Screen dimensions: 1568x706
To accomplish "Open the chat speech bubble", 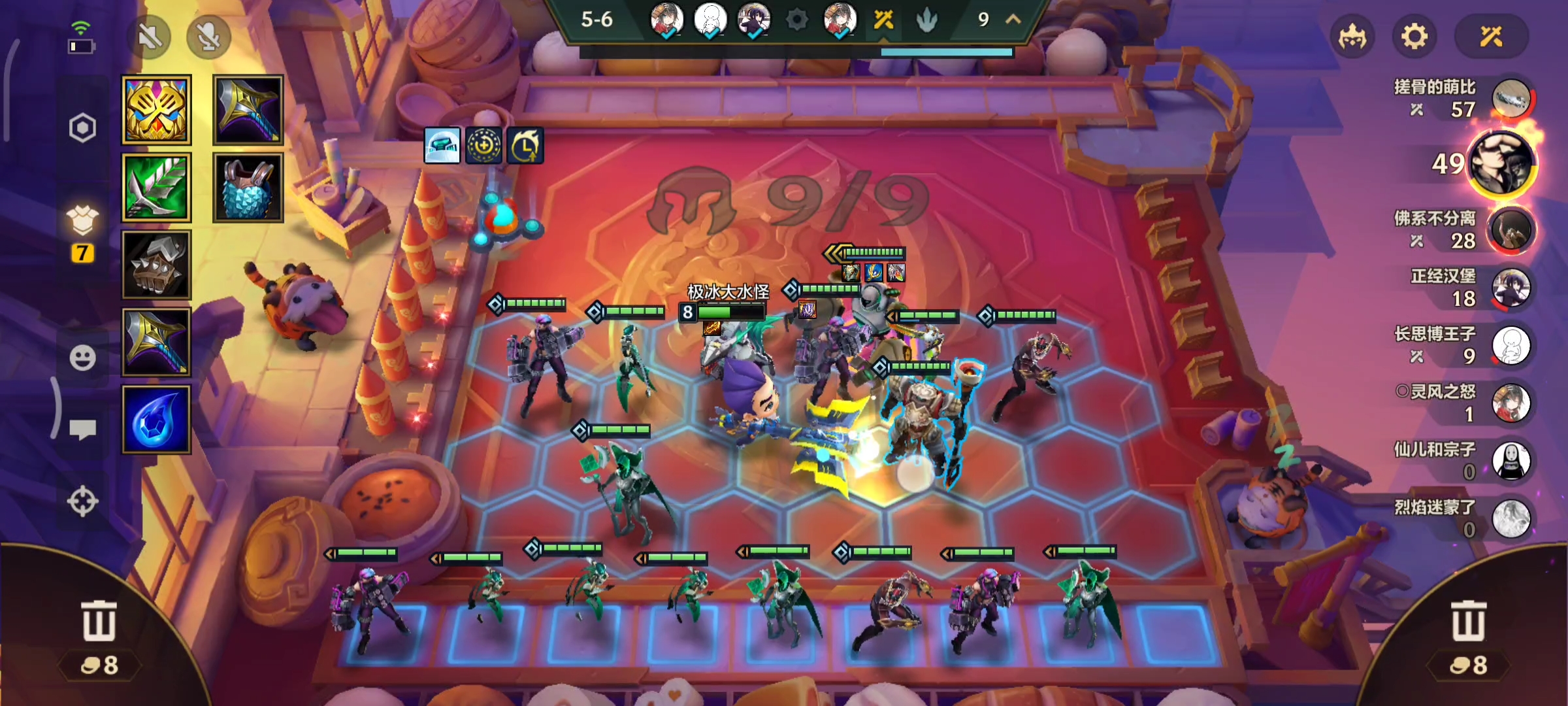I will [82, 429].
